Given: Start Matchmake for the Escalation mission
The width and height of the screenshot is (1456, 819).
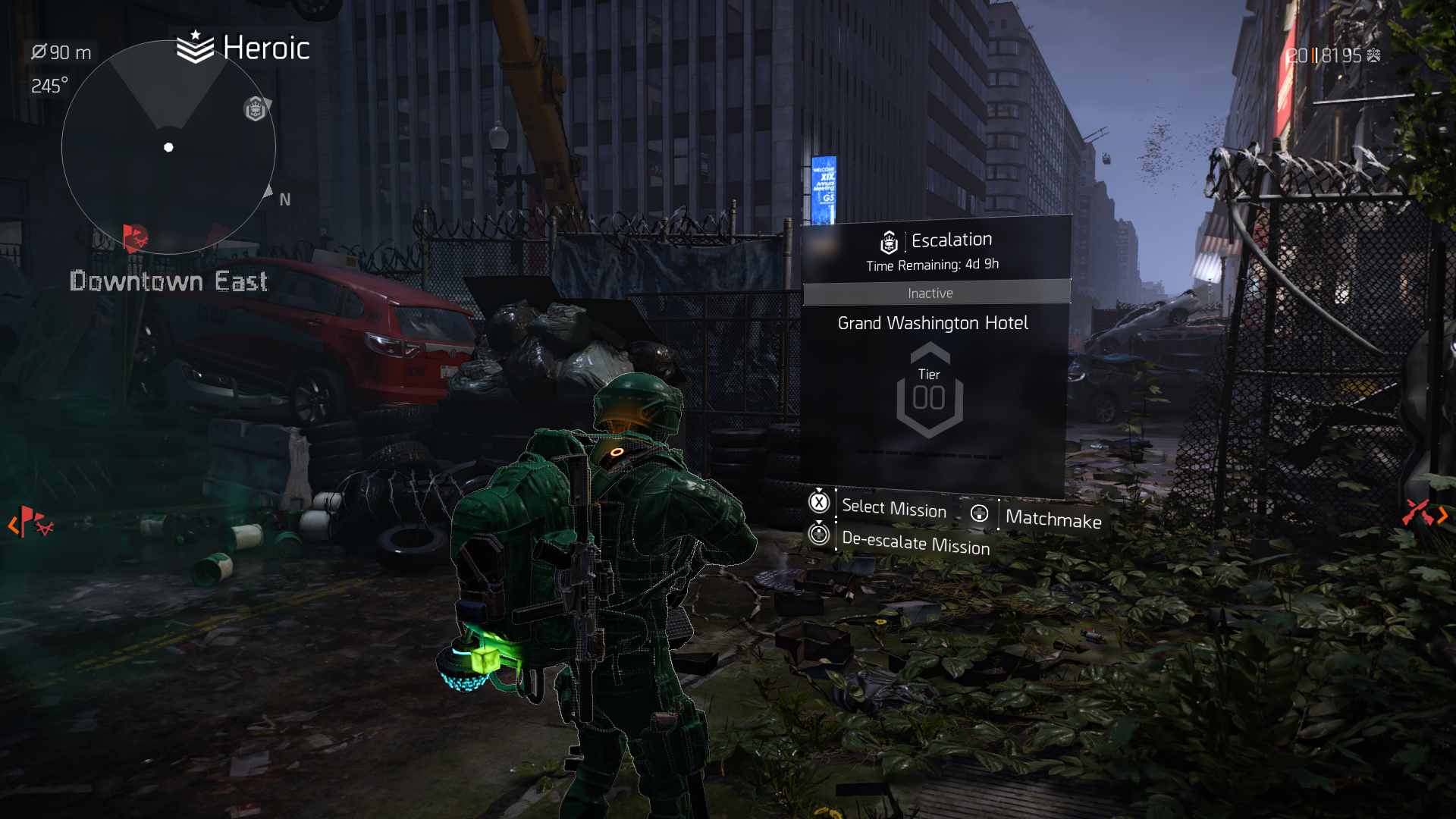Looking at the screenshot, I should tap(1052, 519).
